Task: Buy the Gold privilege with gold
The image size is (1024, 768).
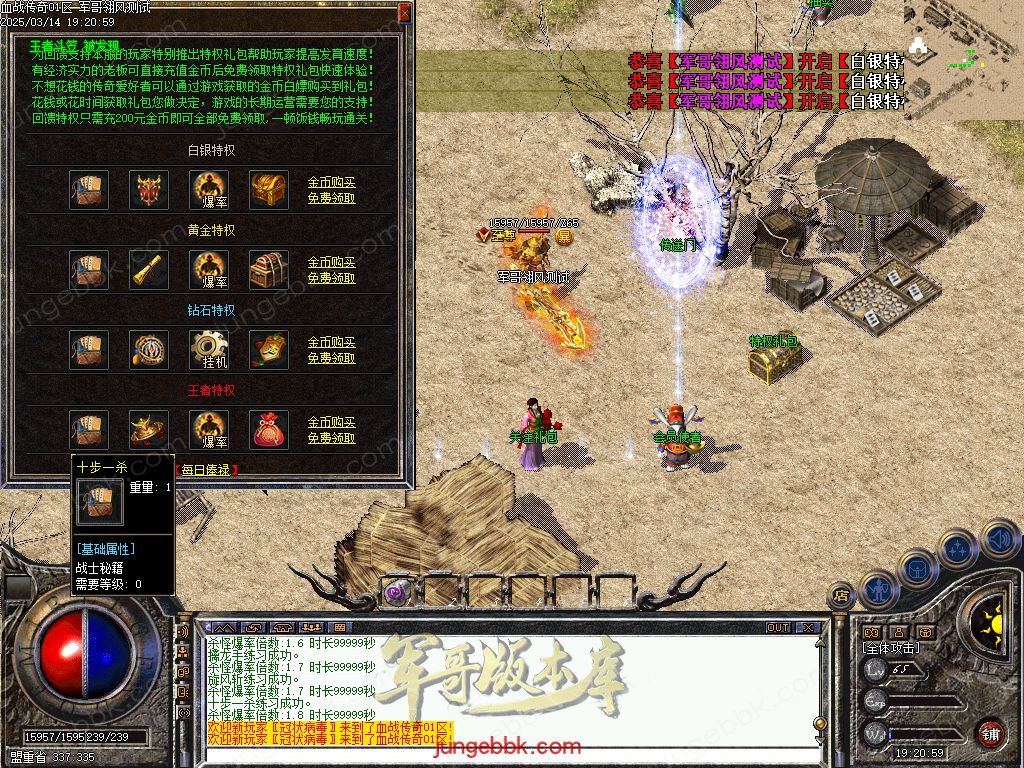Action: tap(331, 263)
